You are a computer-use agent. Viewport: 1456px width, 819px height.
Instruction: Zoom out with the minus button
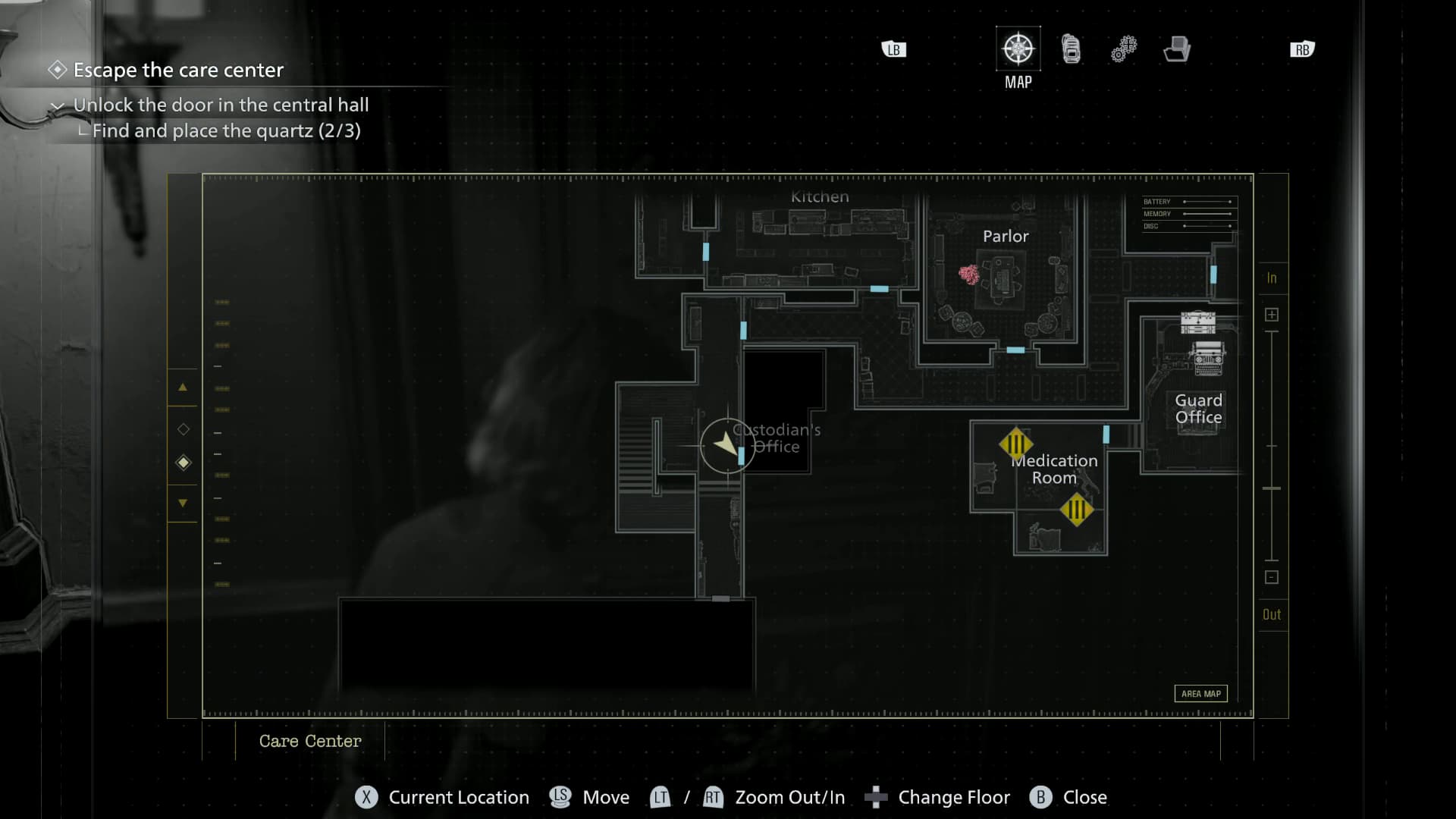[x=1272, y=577]
